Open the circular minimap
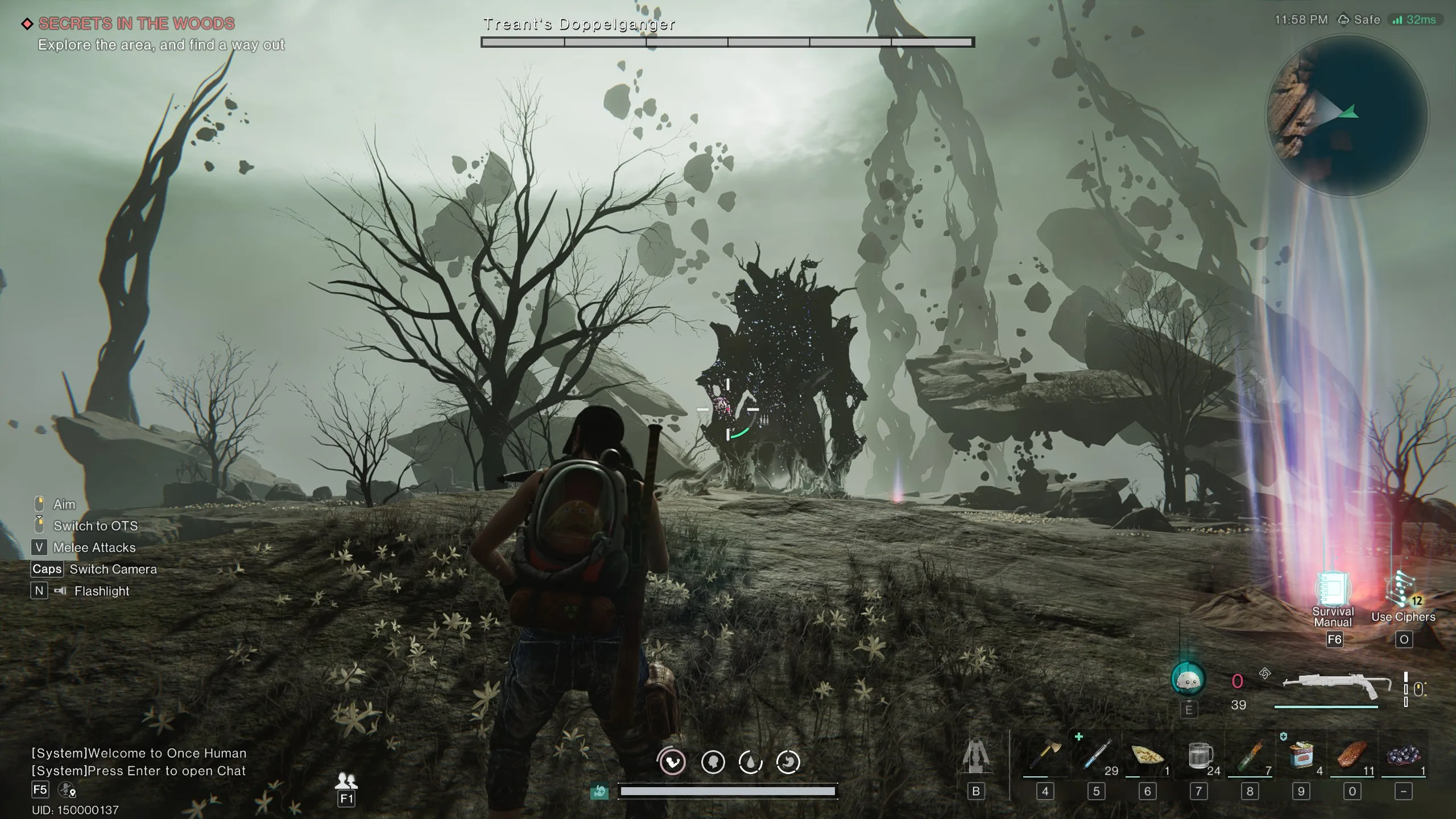The height and width of the screenshot is (819, 1456). click(x=1346, y=116)
